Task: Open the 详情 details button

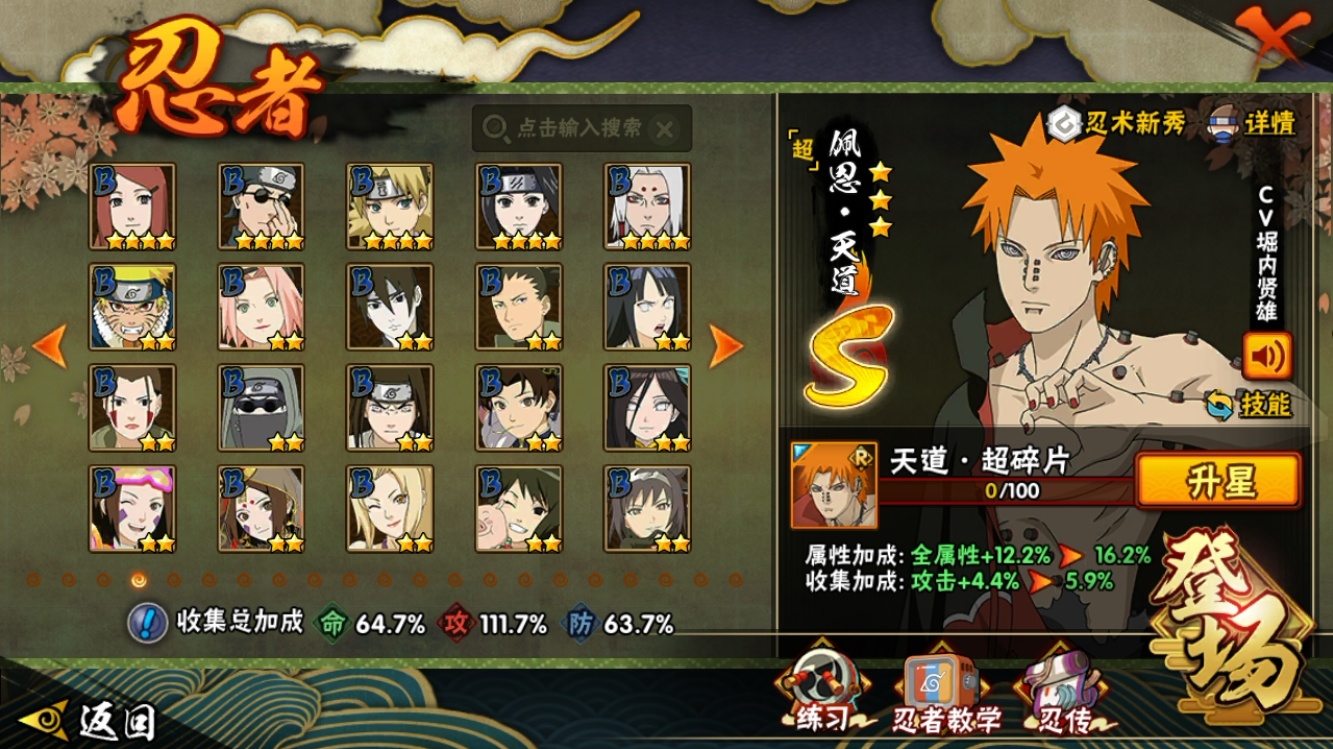Action: [1253, 123]
